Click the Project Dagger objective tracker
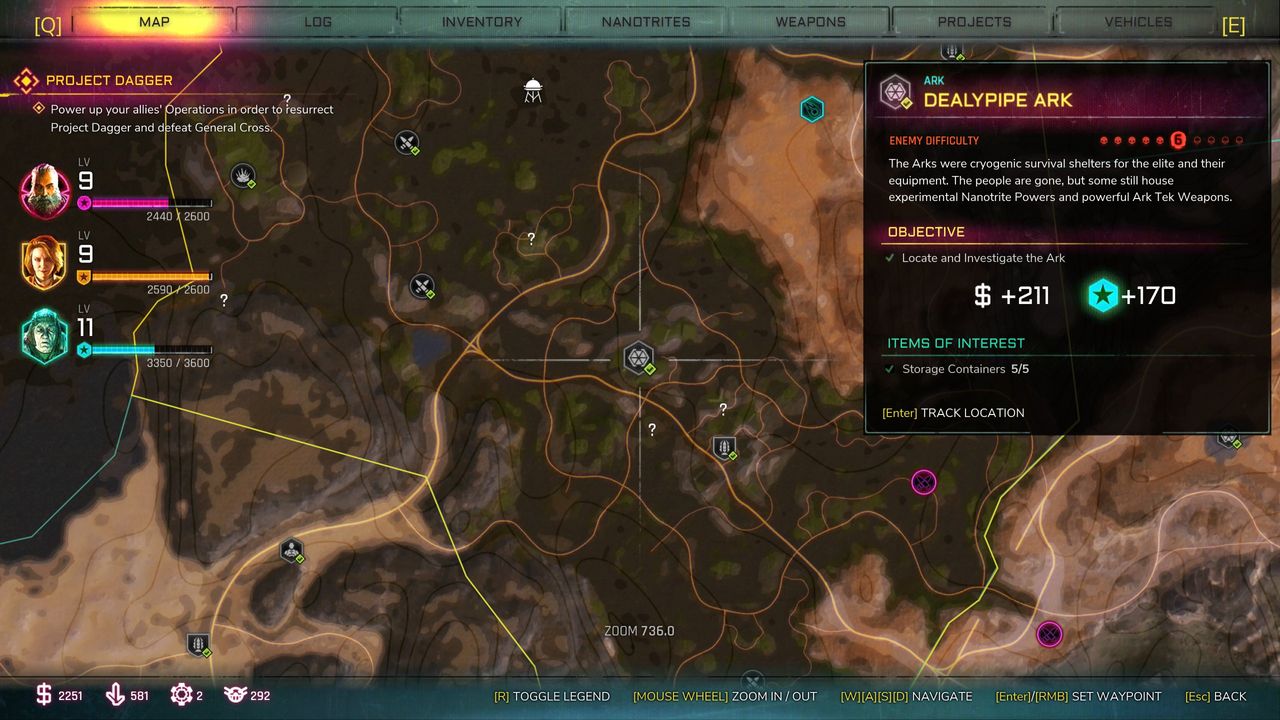Viewport: 1280px width, 720px height. tap(109, 80)
